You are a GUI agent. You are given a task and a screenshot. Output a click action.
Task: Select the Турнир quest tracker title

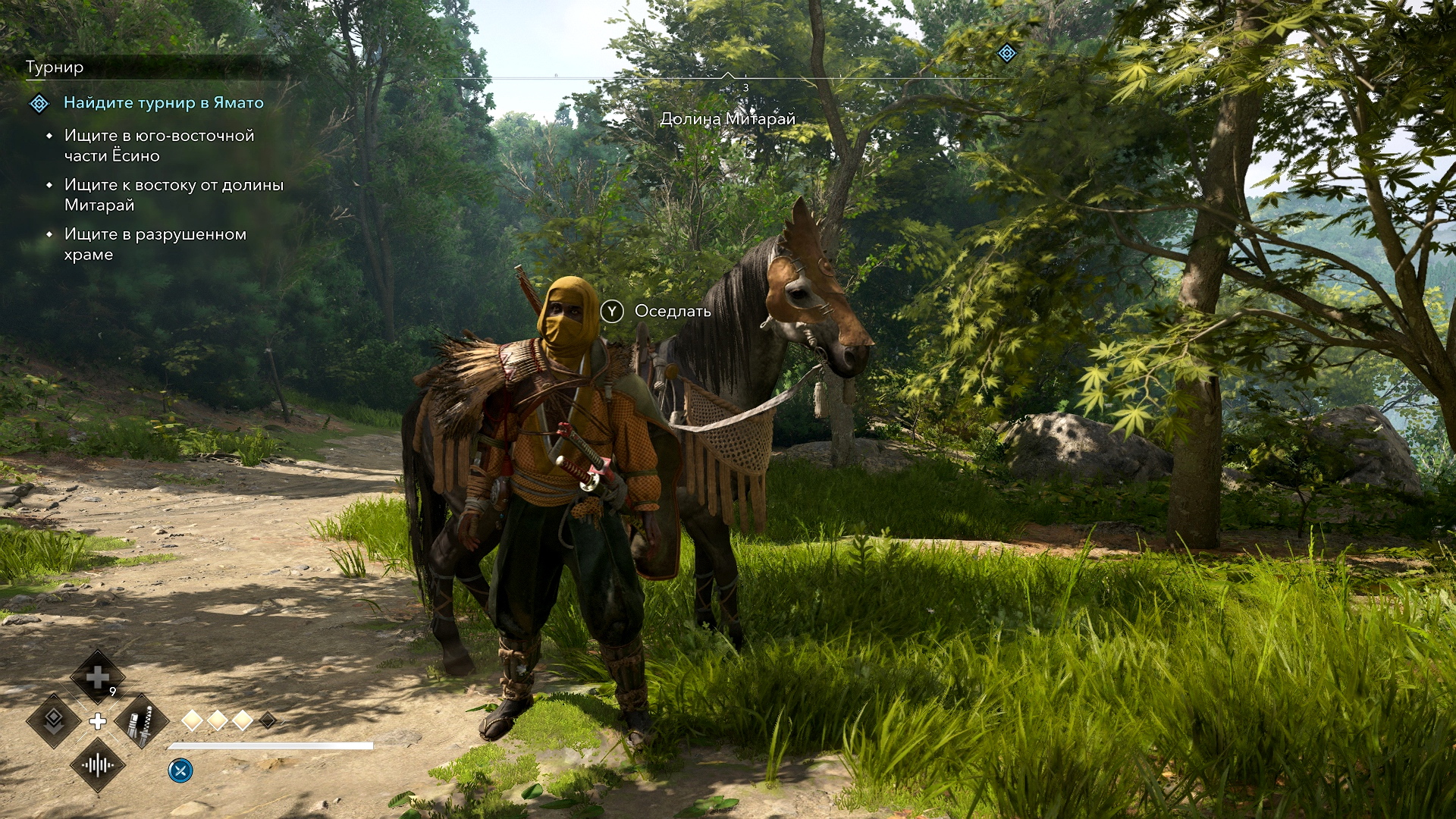coord(55,67)
